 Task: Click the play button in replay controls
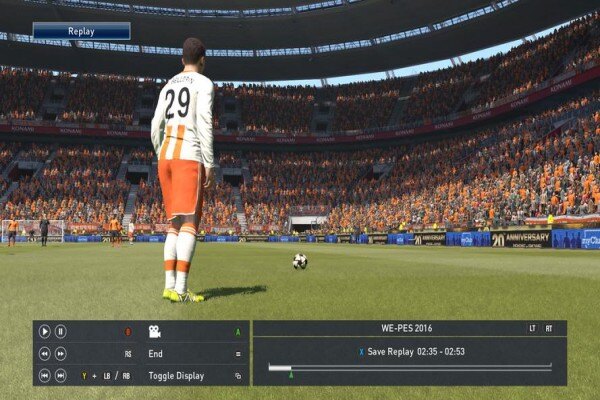[45, 331]
